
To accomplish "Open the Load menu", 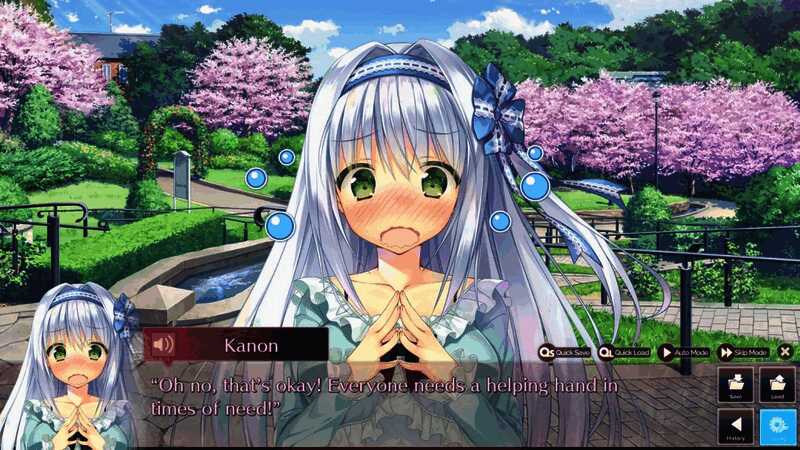I will click(x=777, y=385).
